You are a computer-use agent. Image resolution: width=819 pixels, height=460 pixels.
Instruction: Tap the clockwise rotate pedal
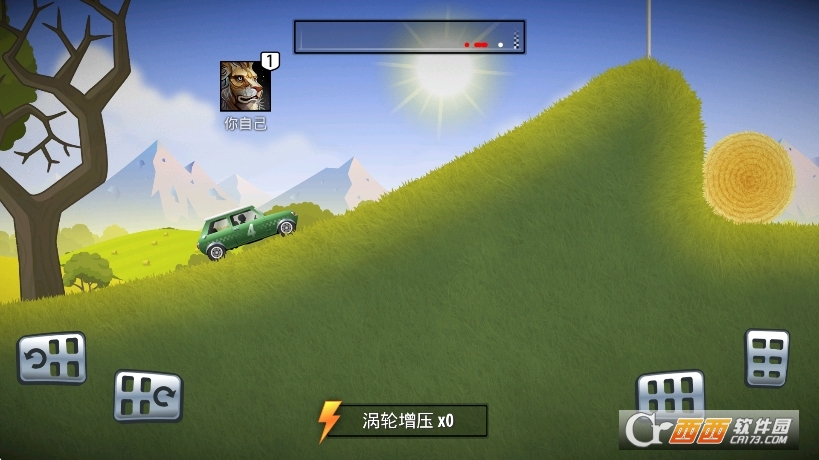[x=147, y=395]
